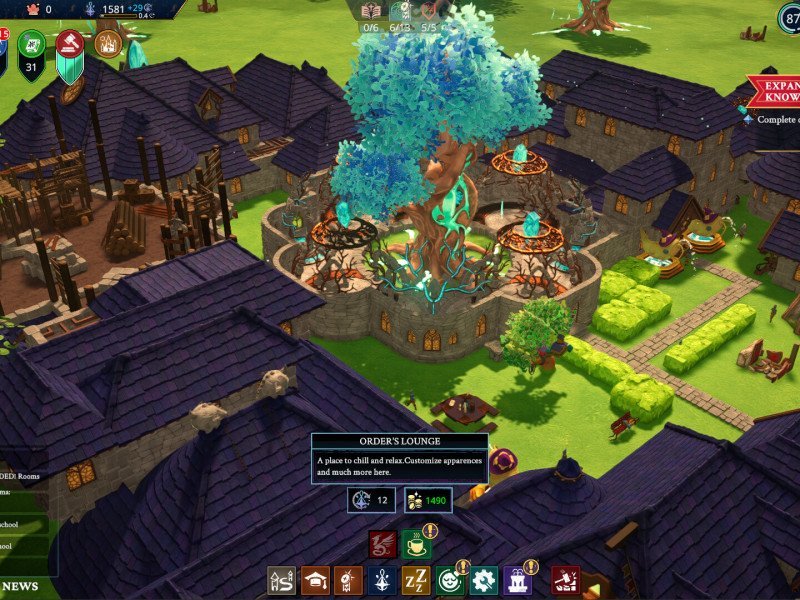Select the graduation cap classroom category

click(x=316, y=580)
